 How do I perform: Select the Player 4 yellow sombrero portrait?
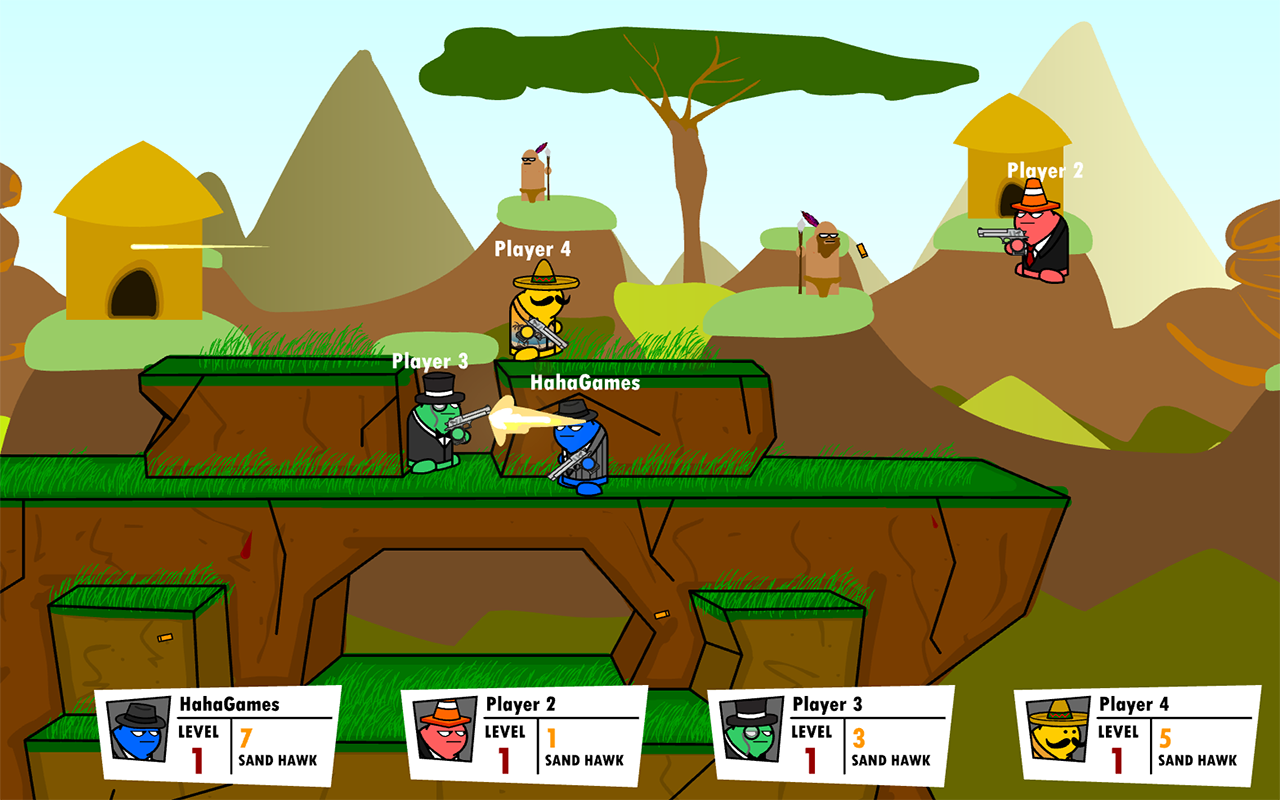pos(1058,730)
